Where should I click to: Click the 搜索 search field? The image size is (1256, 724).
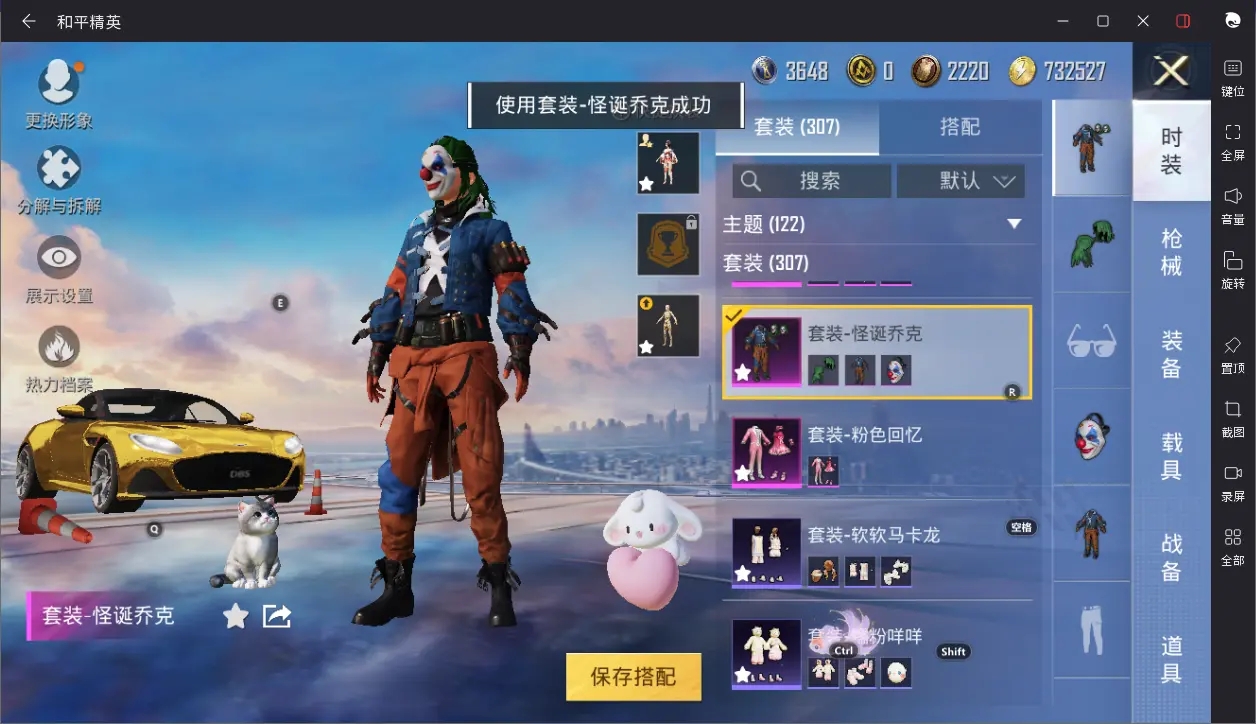[811, 181]
